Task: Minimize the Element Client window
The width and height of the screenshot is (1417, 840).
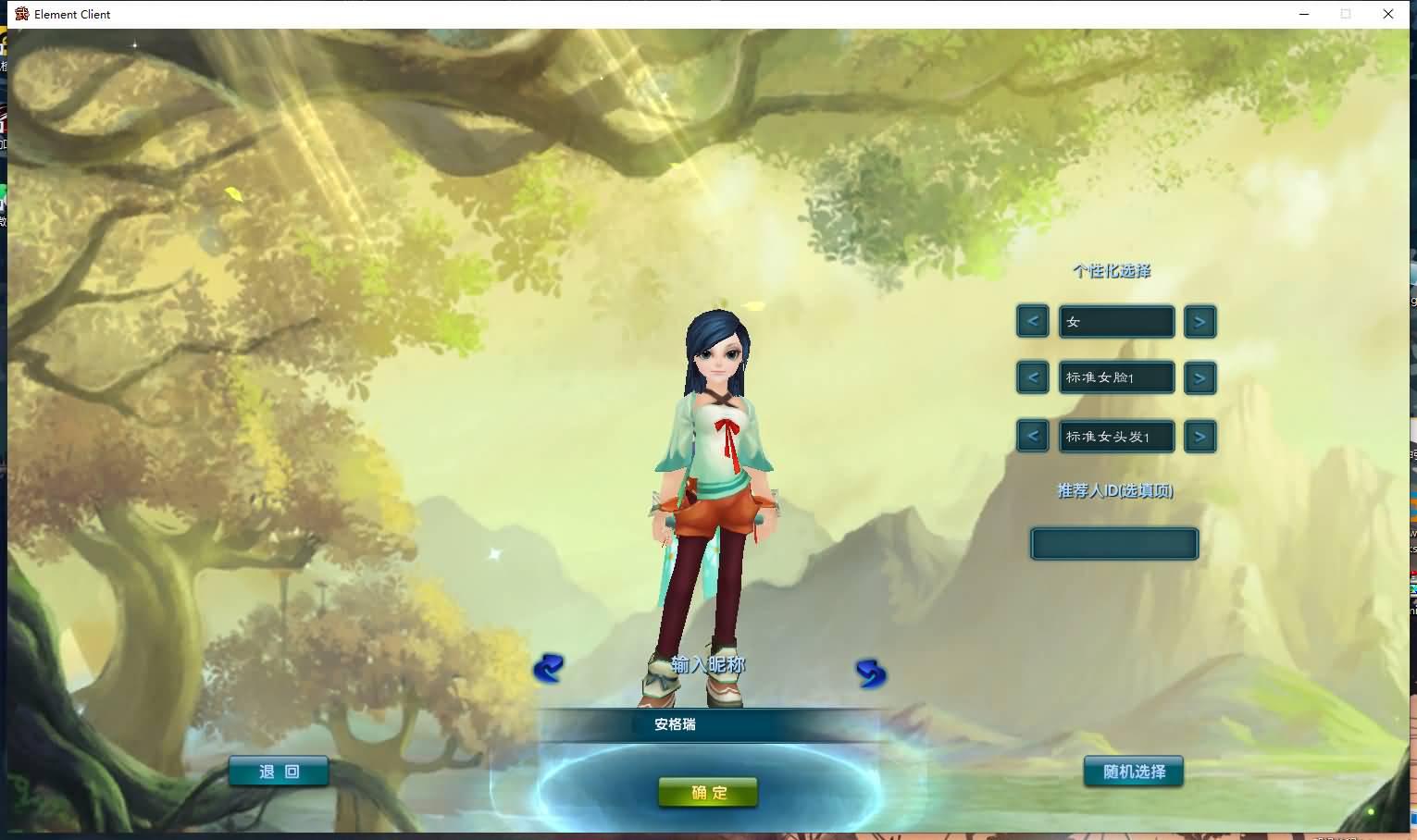Action: coord(1303,14)
